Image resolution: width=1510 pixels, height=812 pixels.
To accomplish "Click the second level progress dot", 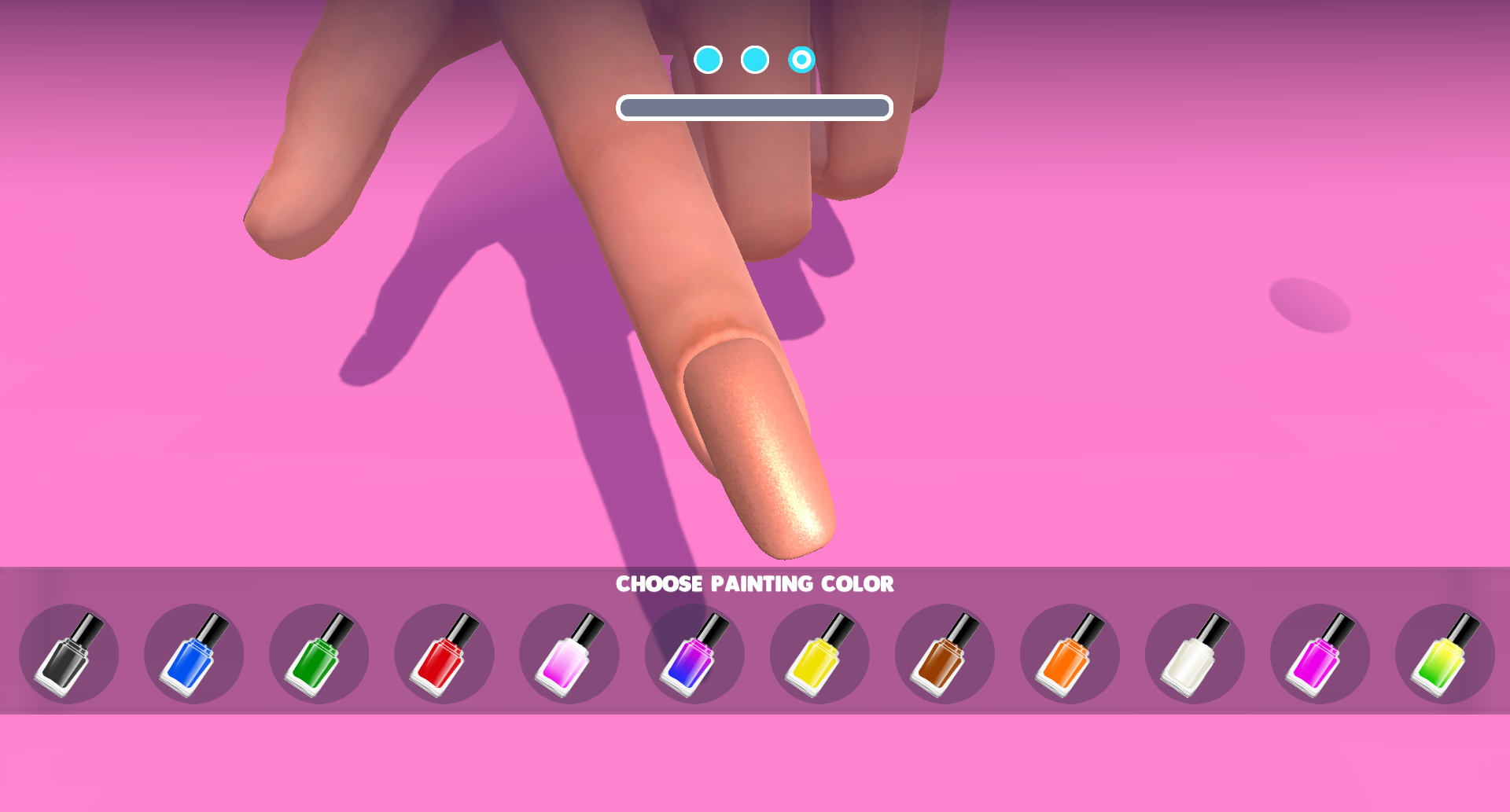I will point(755,58).
